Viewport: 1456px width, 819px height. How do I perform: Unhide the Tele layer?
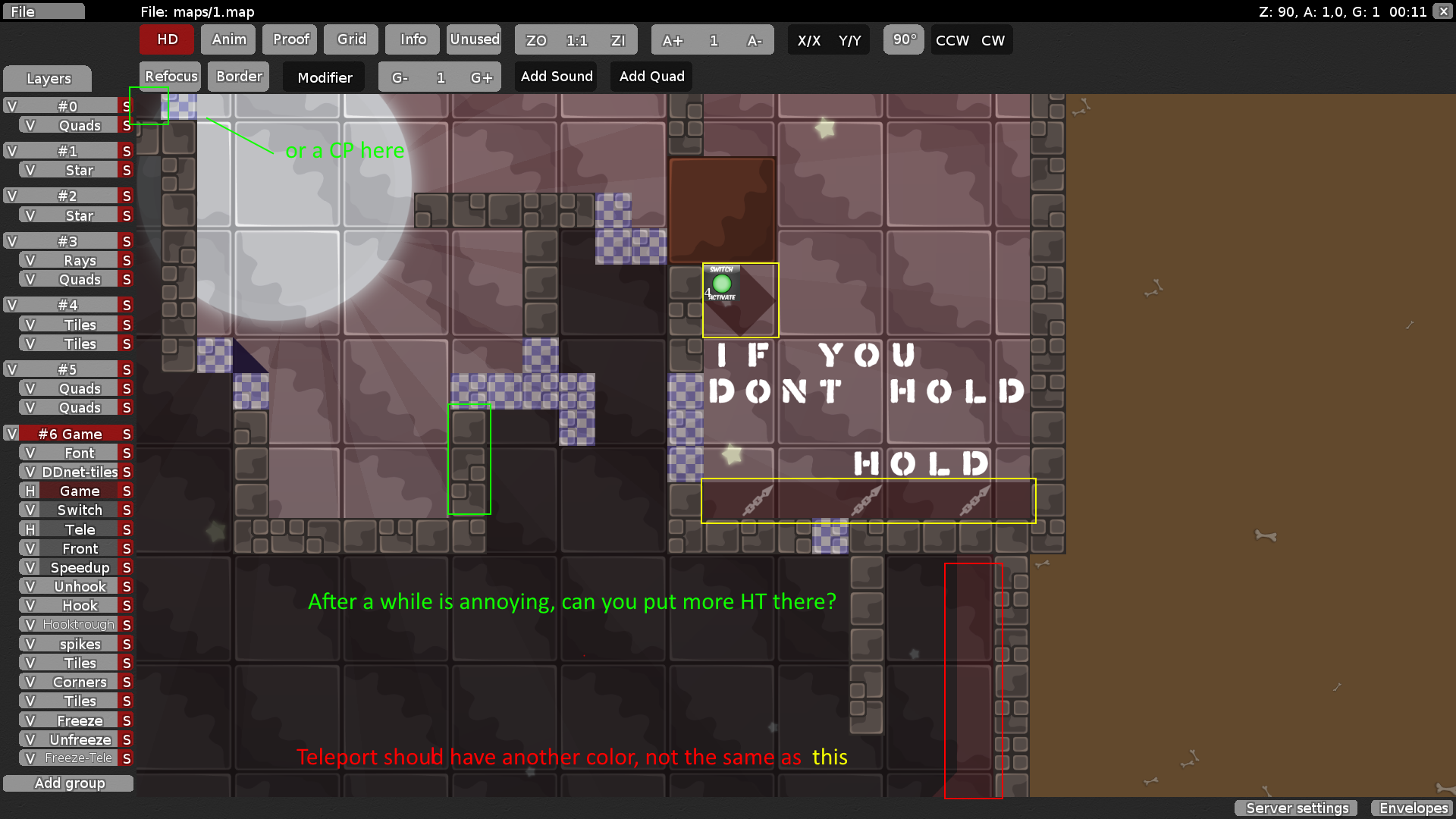pyautogui.click(x=30, y=529)
